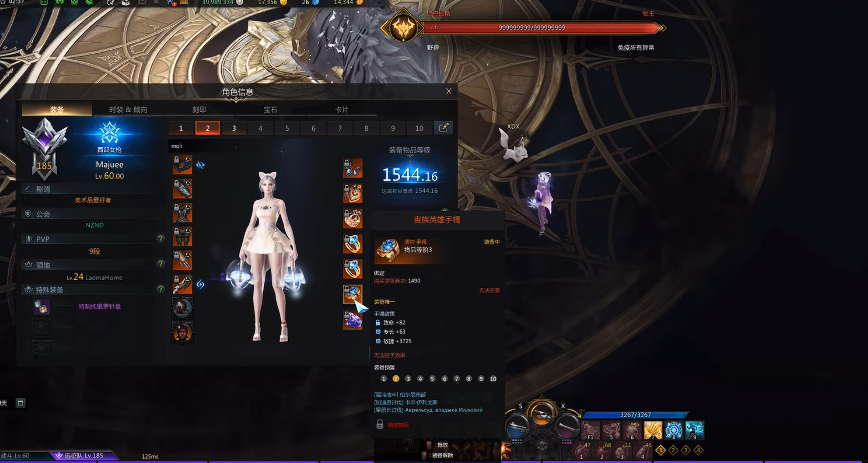Image resolution: width=868 pixels, height=463 pixels.
Task: Activate the golden wing skill icon
Action: (652, 430)
